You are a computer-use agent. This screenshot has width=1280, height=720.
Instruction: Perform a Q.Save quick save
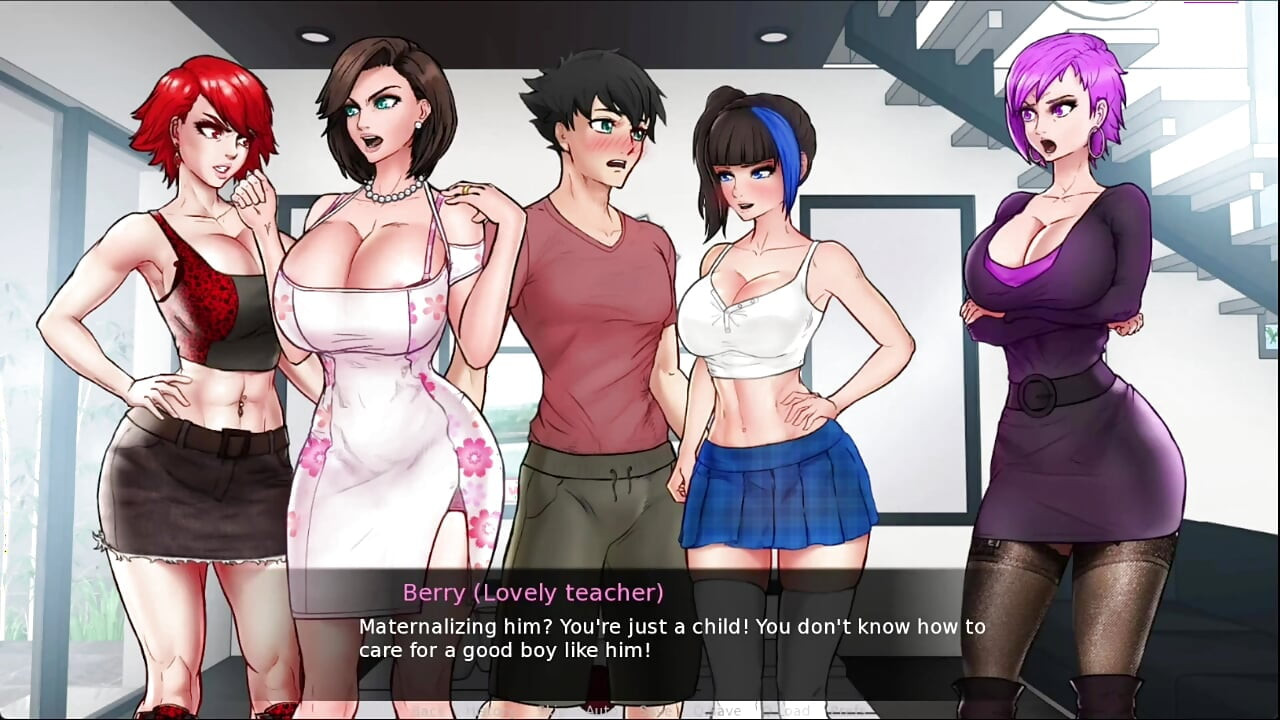(x=722, y=710)
